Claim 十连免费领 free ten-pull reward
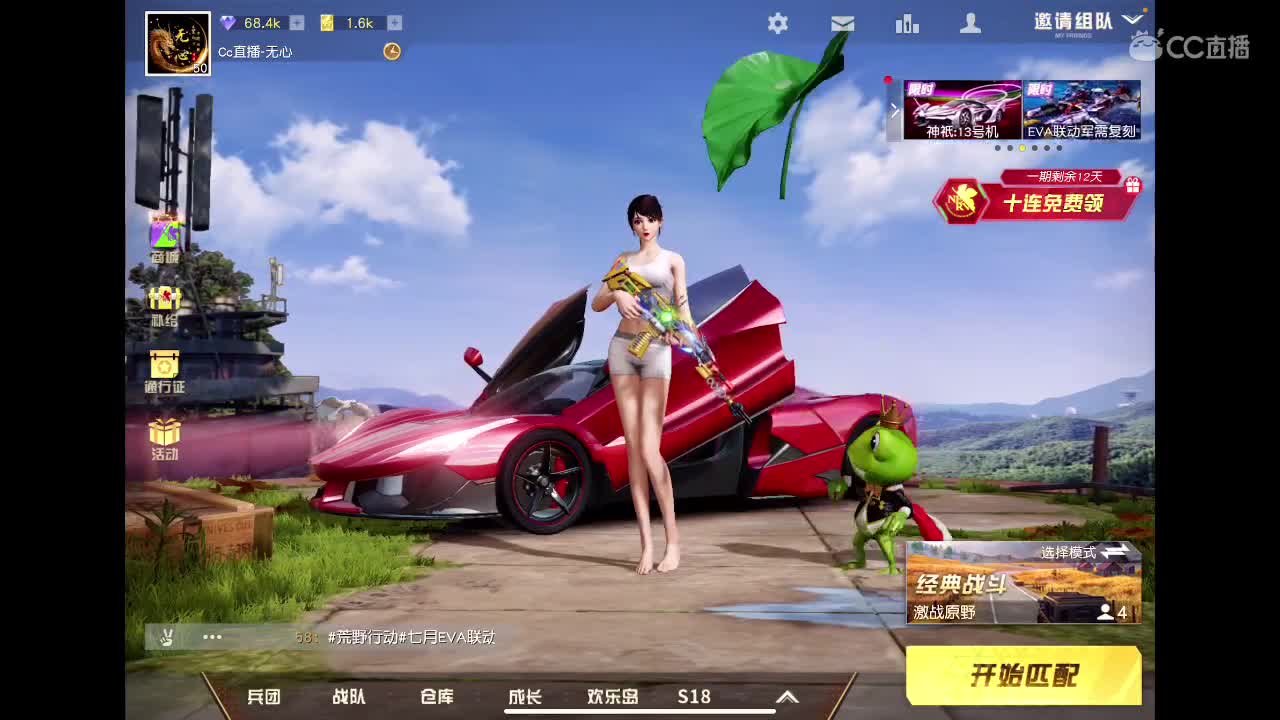The width and height of the screenshot is (1280, 720). (1055, 204)
